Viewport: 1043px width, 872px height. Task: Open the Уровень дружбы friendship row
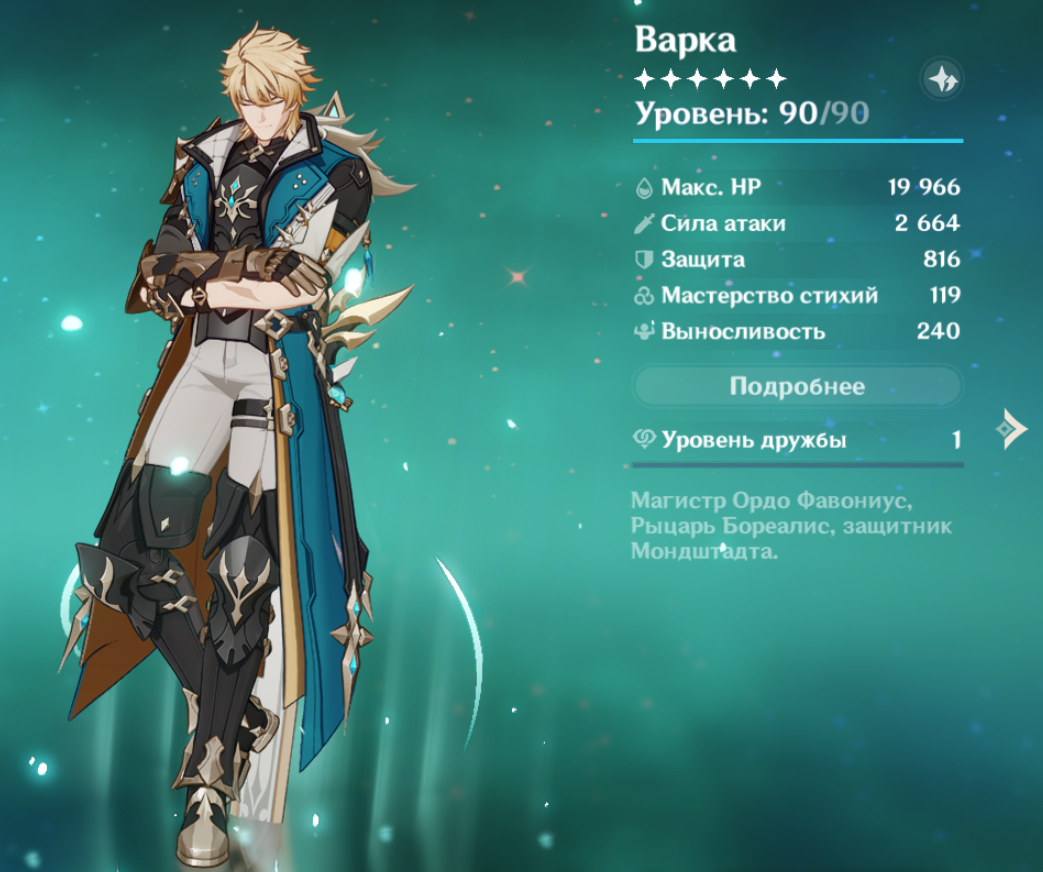point(797,440)
